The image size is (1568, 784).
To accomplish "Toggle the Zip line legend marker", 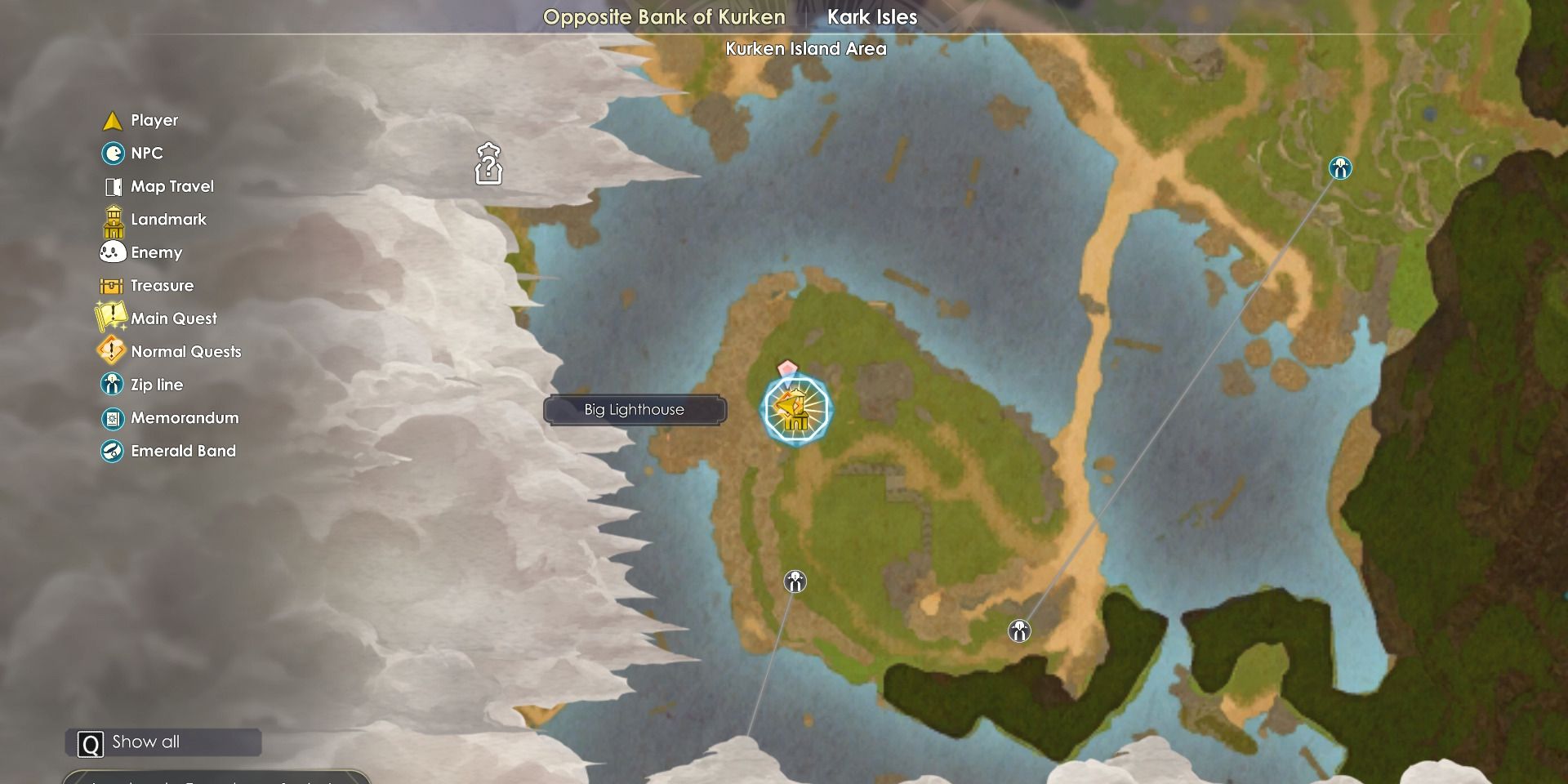I will click(112, 384).
